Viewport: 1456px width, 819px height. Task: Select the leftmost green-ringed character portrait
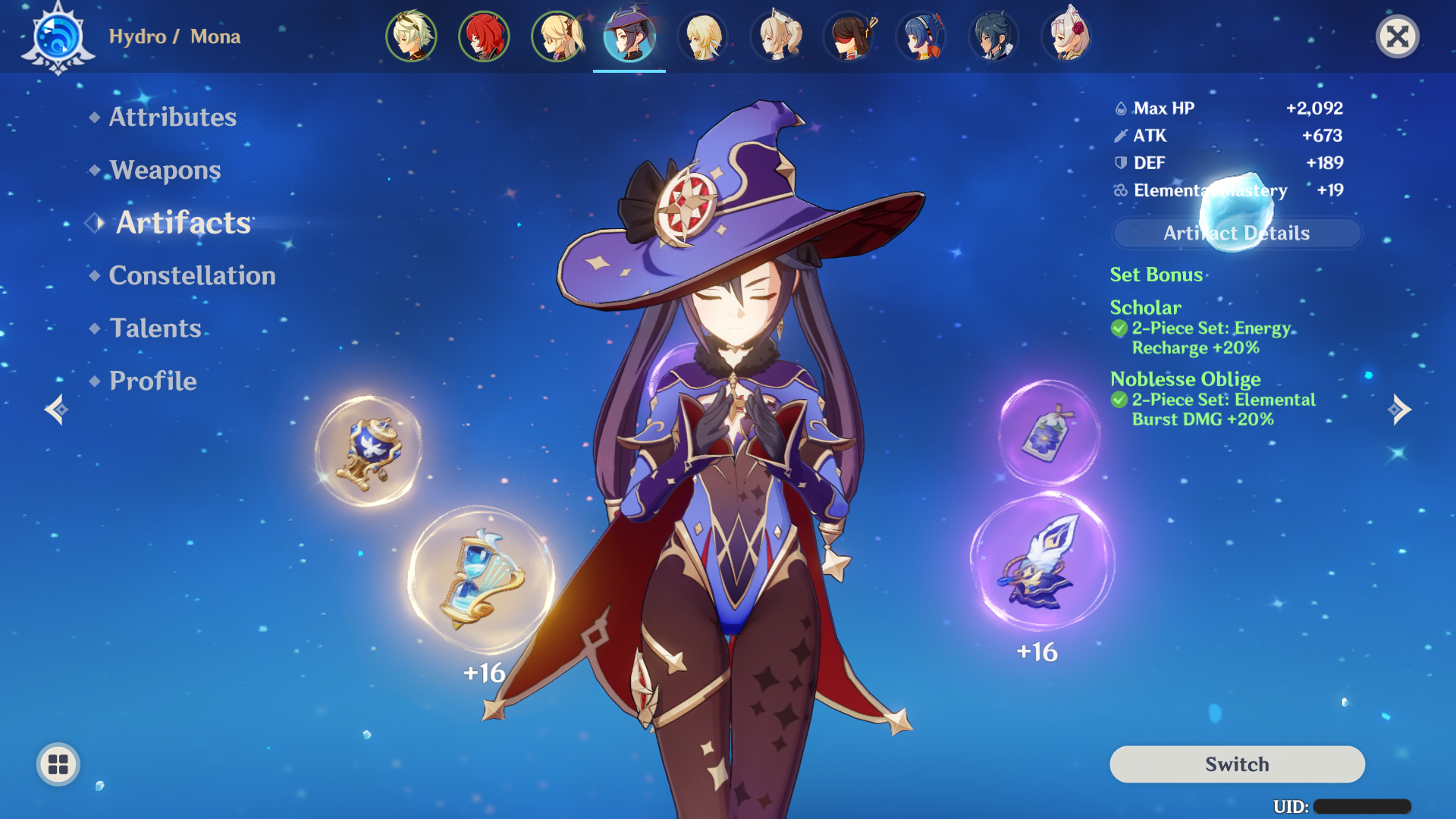413,36
